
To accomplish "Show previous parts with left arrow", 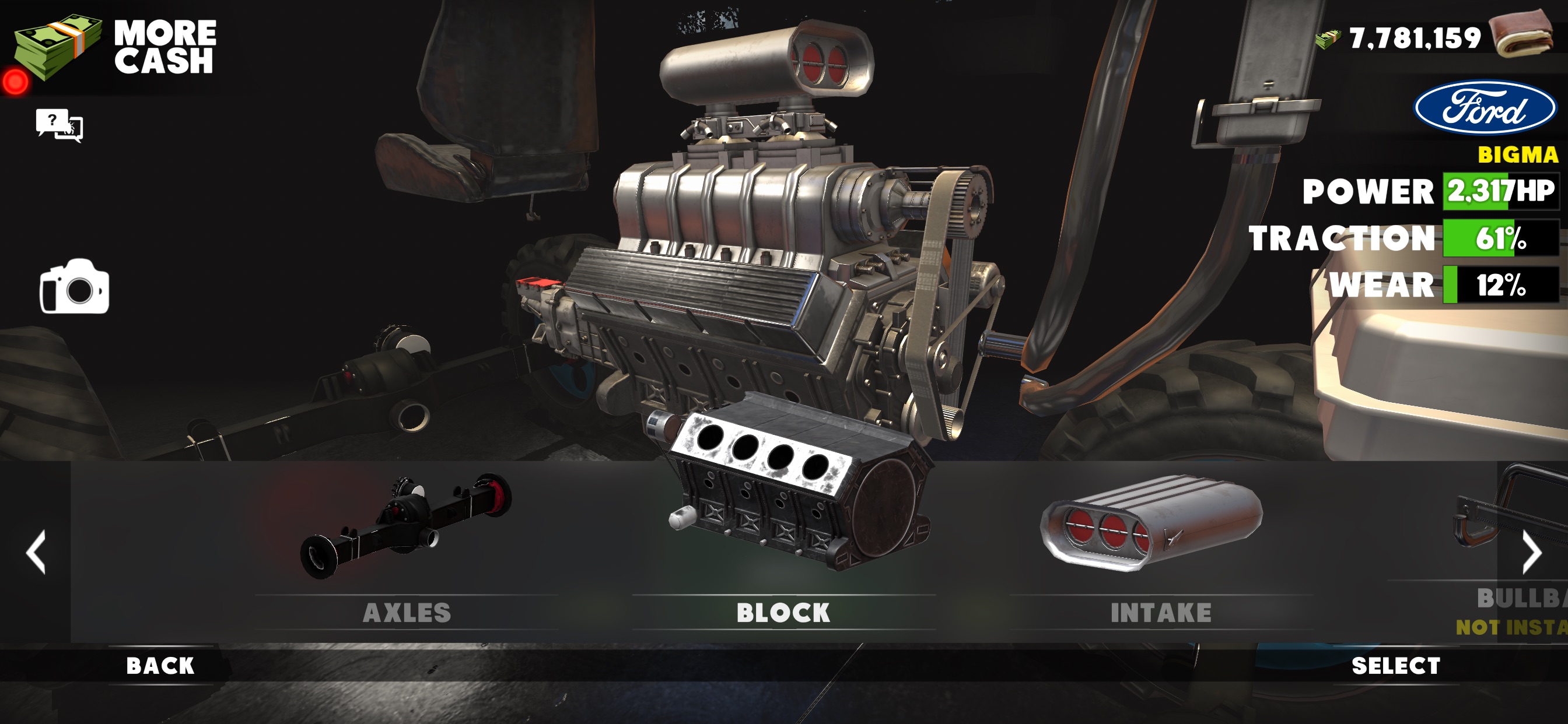I will (x=36, y=552).
